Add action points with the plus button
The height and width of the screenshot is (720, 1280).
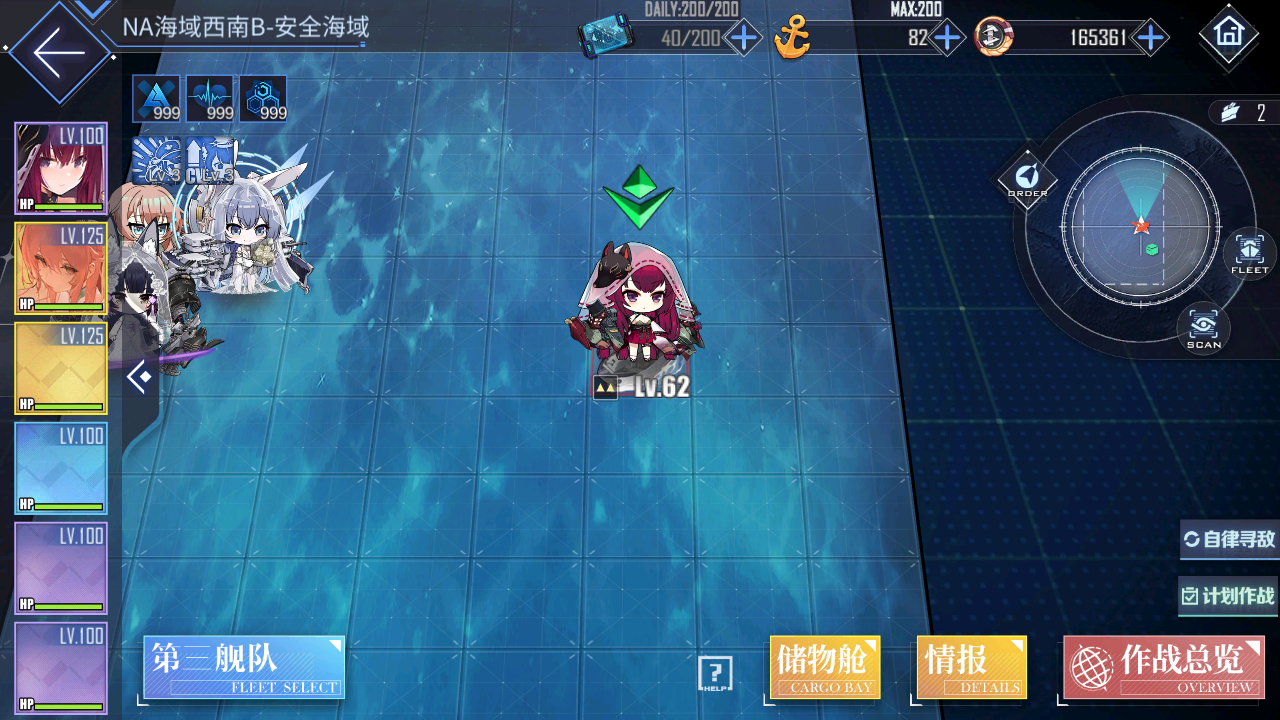743,39
